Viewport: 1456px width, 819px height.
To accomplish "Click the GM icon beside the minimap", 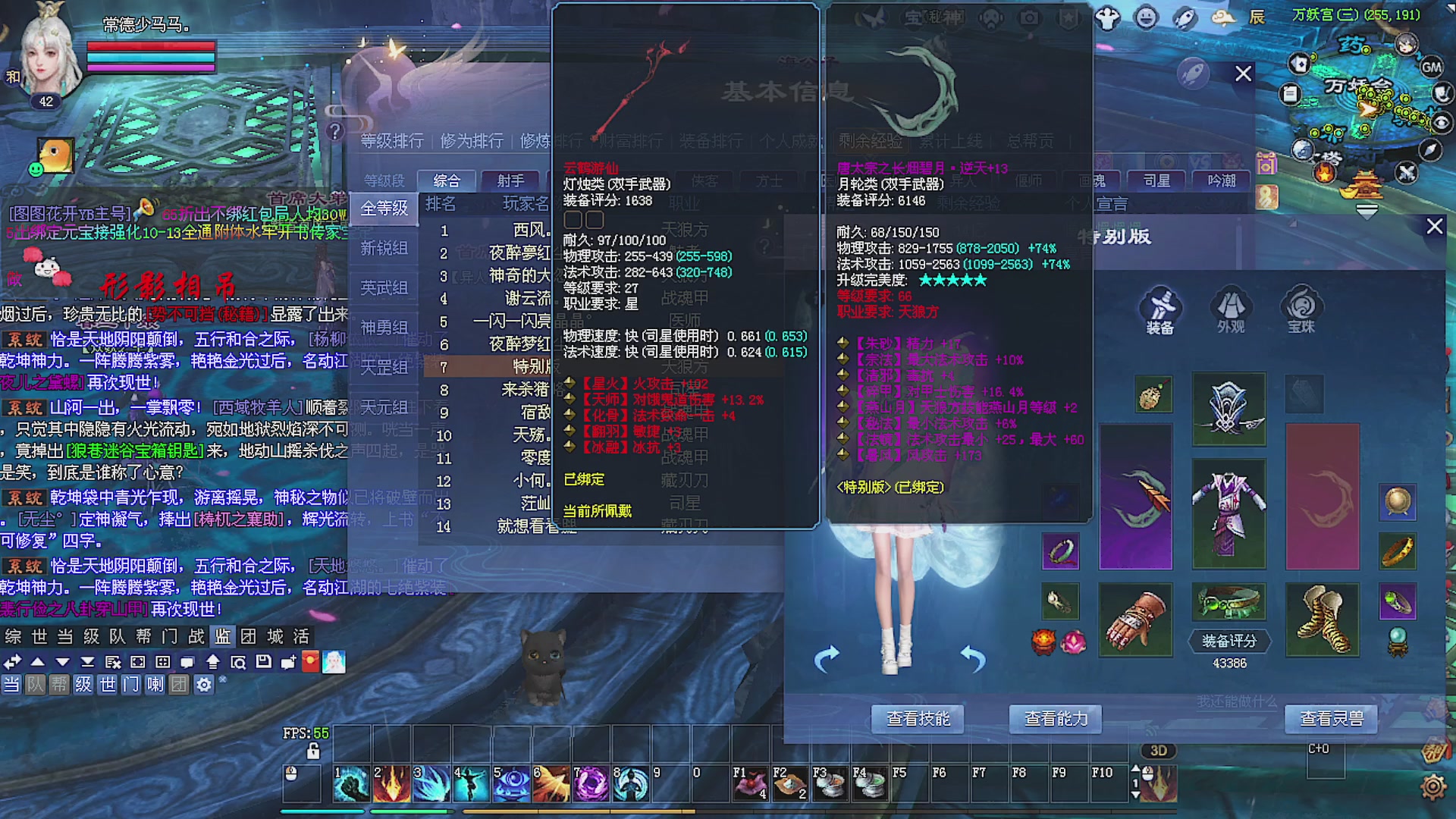I will pyautogui.click(x=1432, y=67).
